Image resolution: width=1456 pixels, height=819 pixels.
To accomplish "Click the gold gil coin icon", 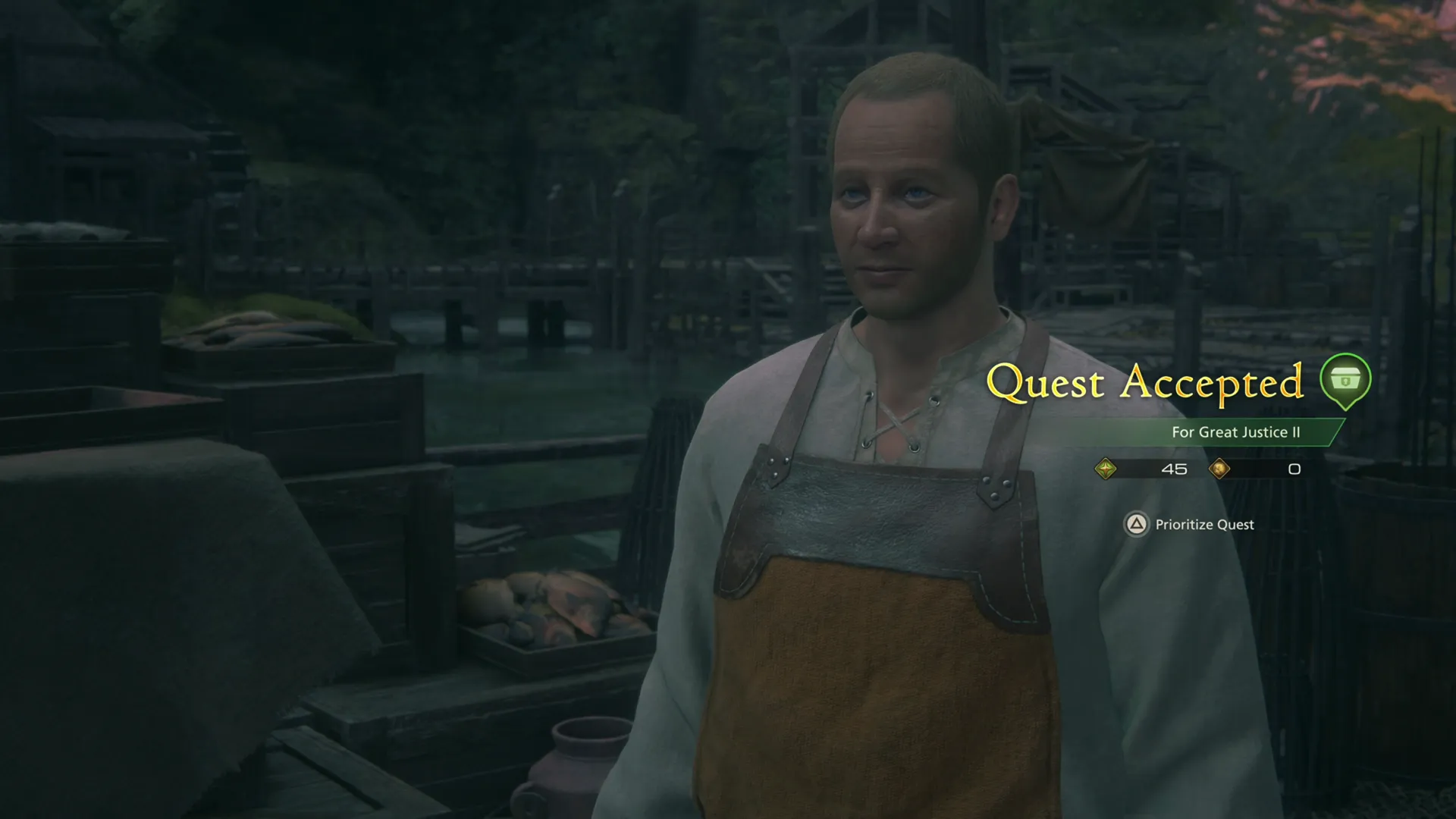I will click(1221, 469).
